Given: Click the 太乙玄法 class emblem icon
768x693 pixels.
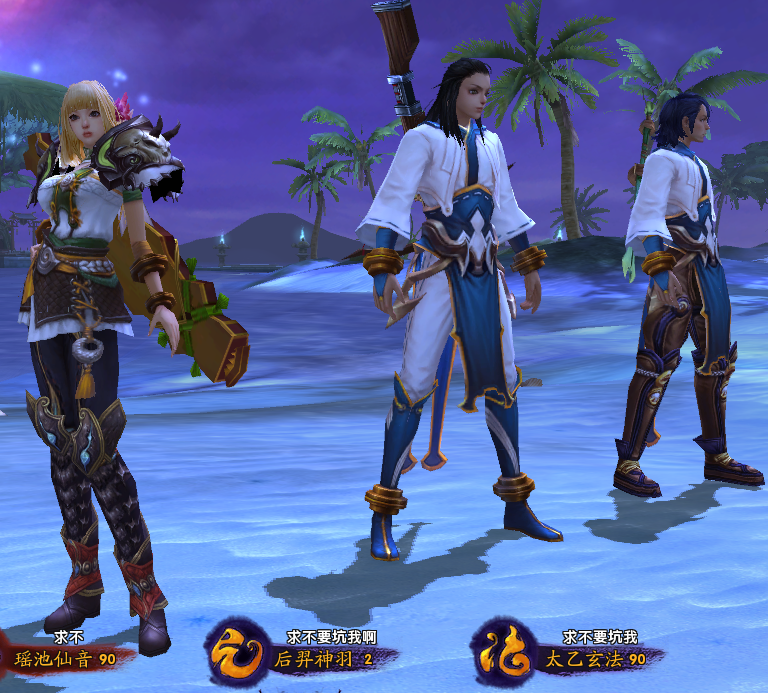Looking at the screenshot, I should pos(502,653).
